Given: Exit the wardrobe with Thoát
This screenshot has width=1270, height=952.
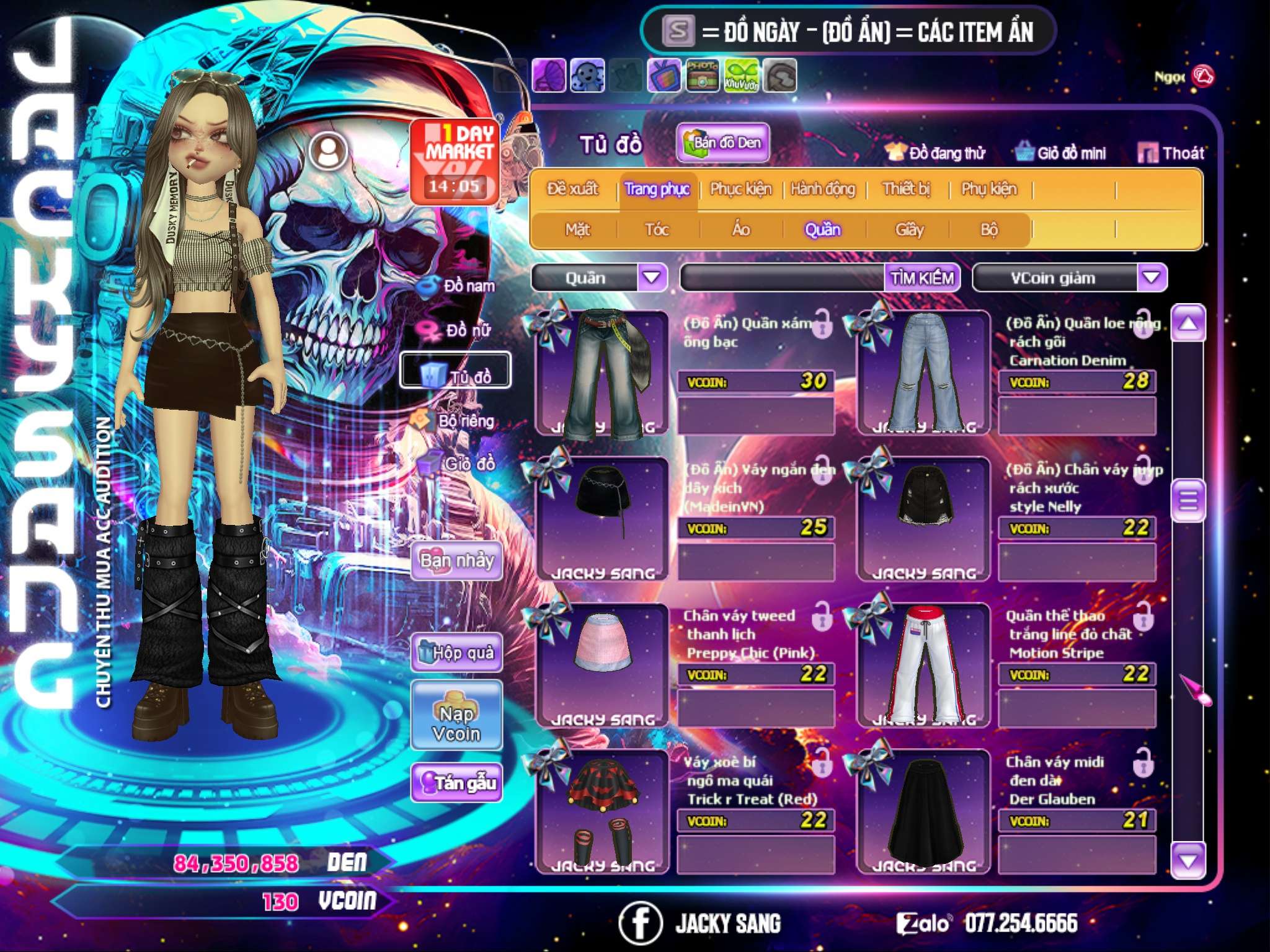Looking at the screenshot, I should coord(1171,153).
